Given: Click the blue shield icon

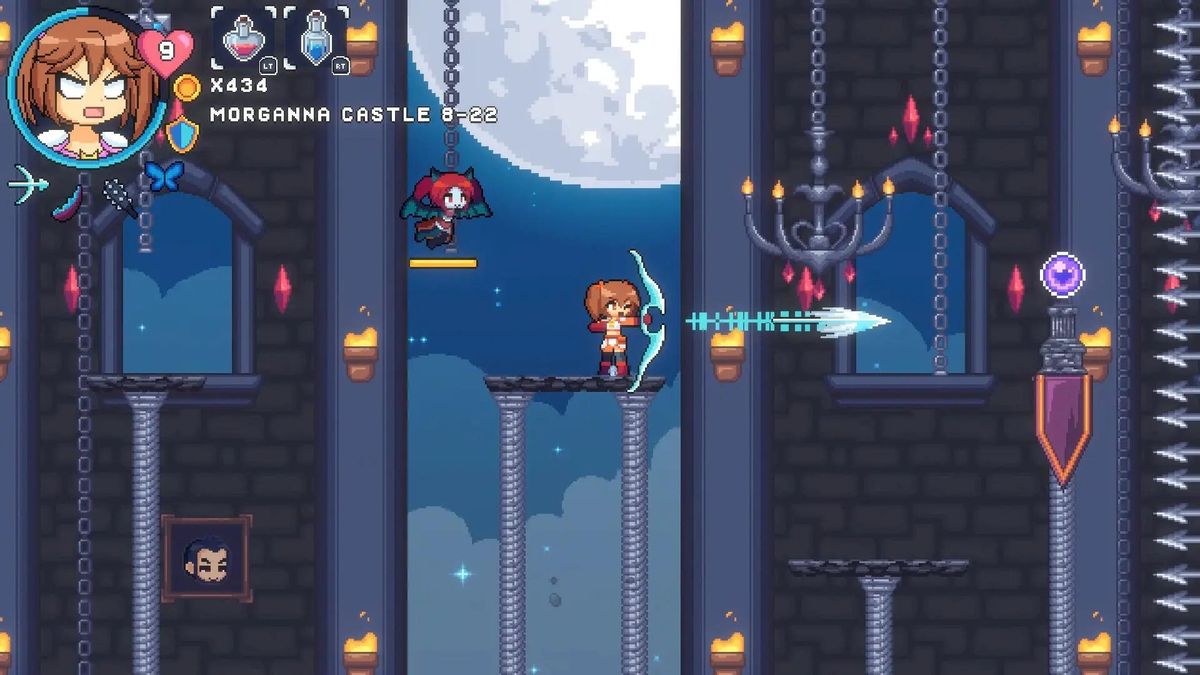Looking at the screenshot, I should tap(182, 133).
